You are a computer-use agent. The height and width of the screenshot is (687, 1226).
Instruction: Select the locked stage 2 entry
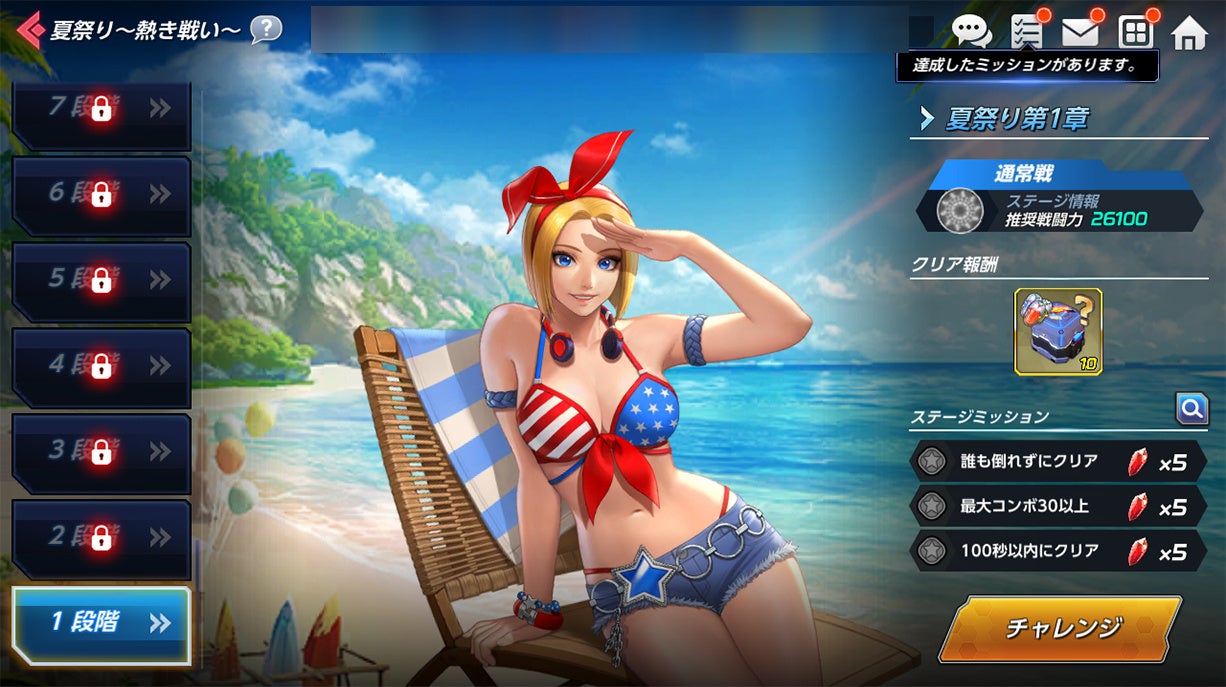[x=101, y=538]
